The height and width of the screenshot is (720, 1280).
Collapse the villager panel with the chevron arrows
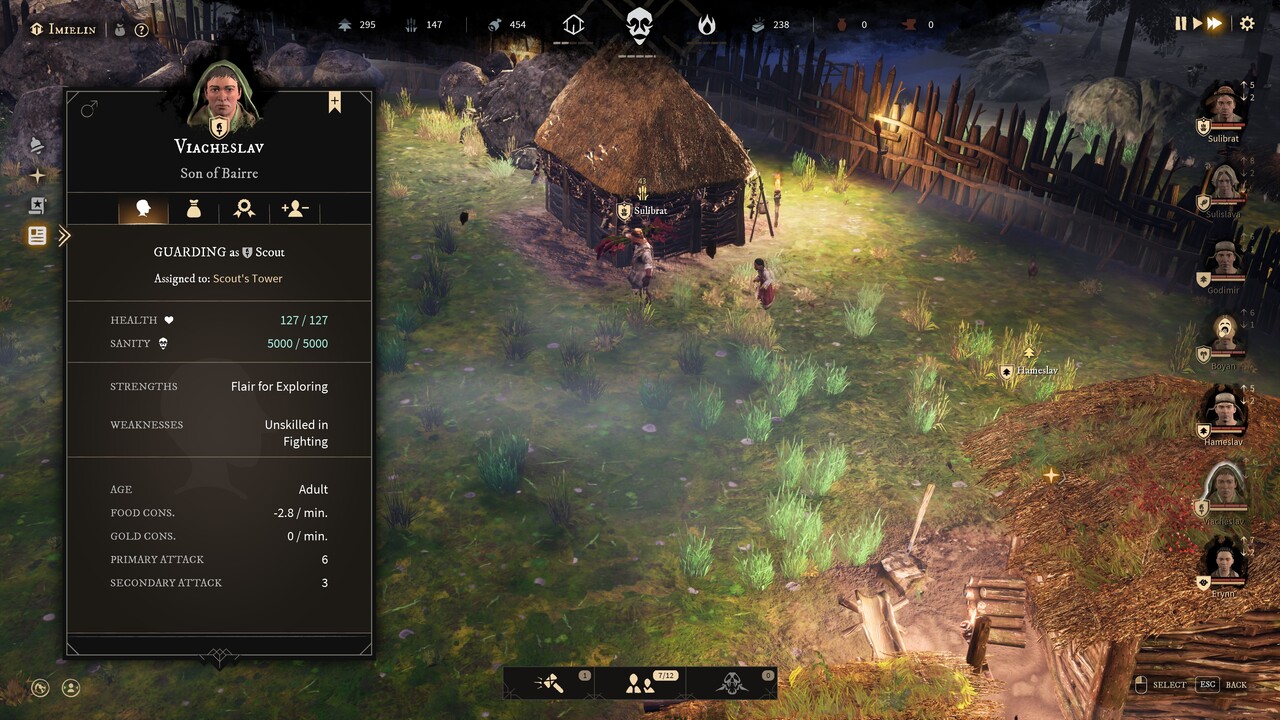click(x=64, y=236)
